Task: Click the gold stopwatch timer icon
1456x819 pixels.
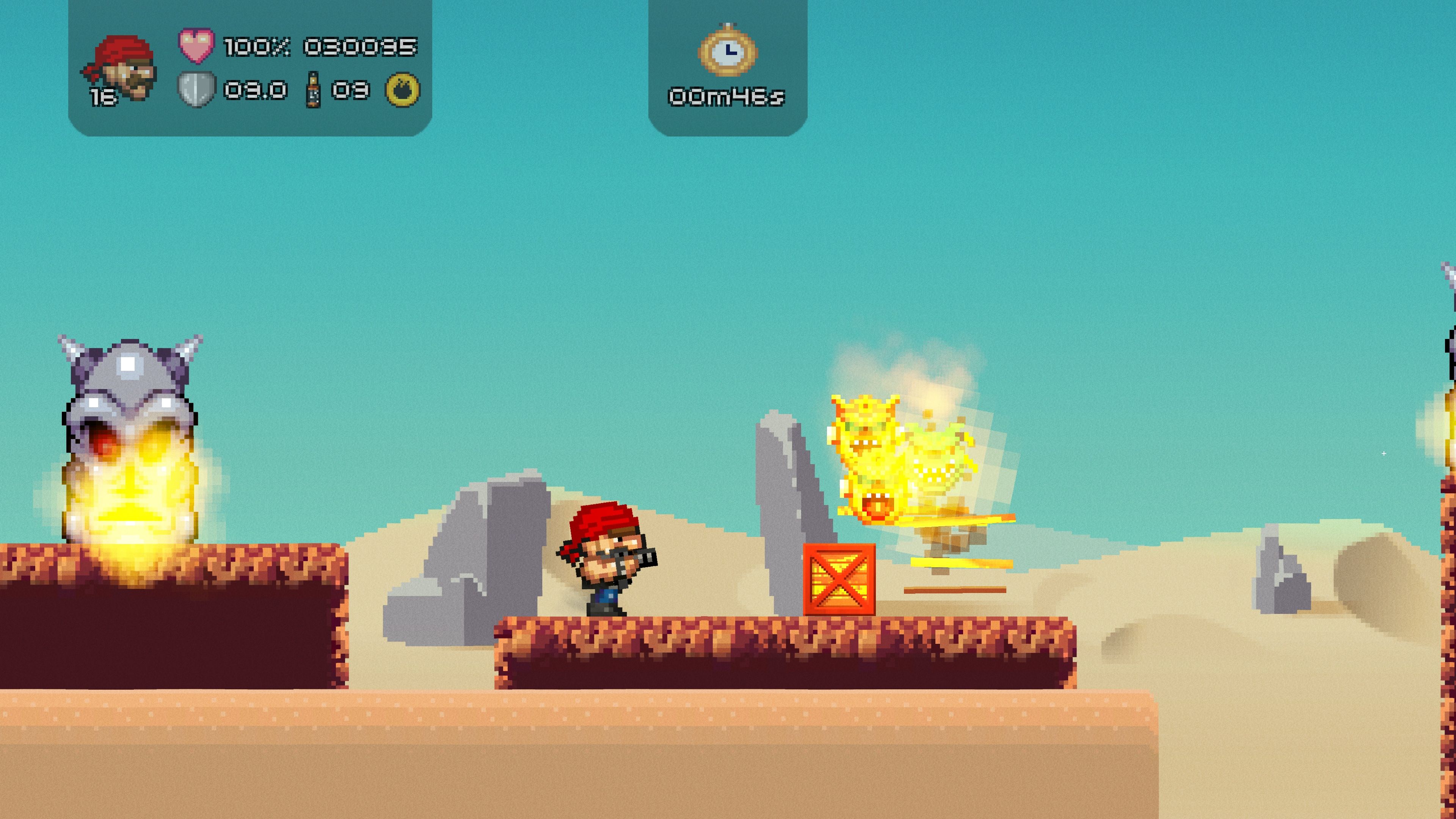Action: tap(728, 51)
